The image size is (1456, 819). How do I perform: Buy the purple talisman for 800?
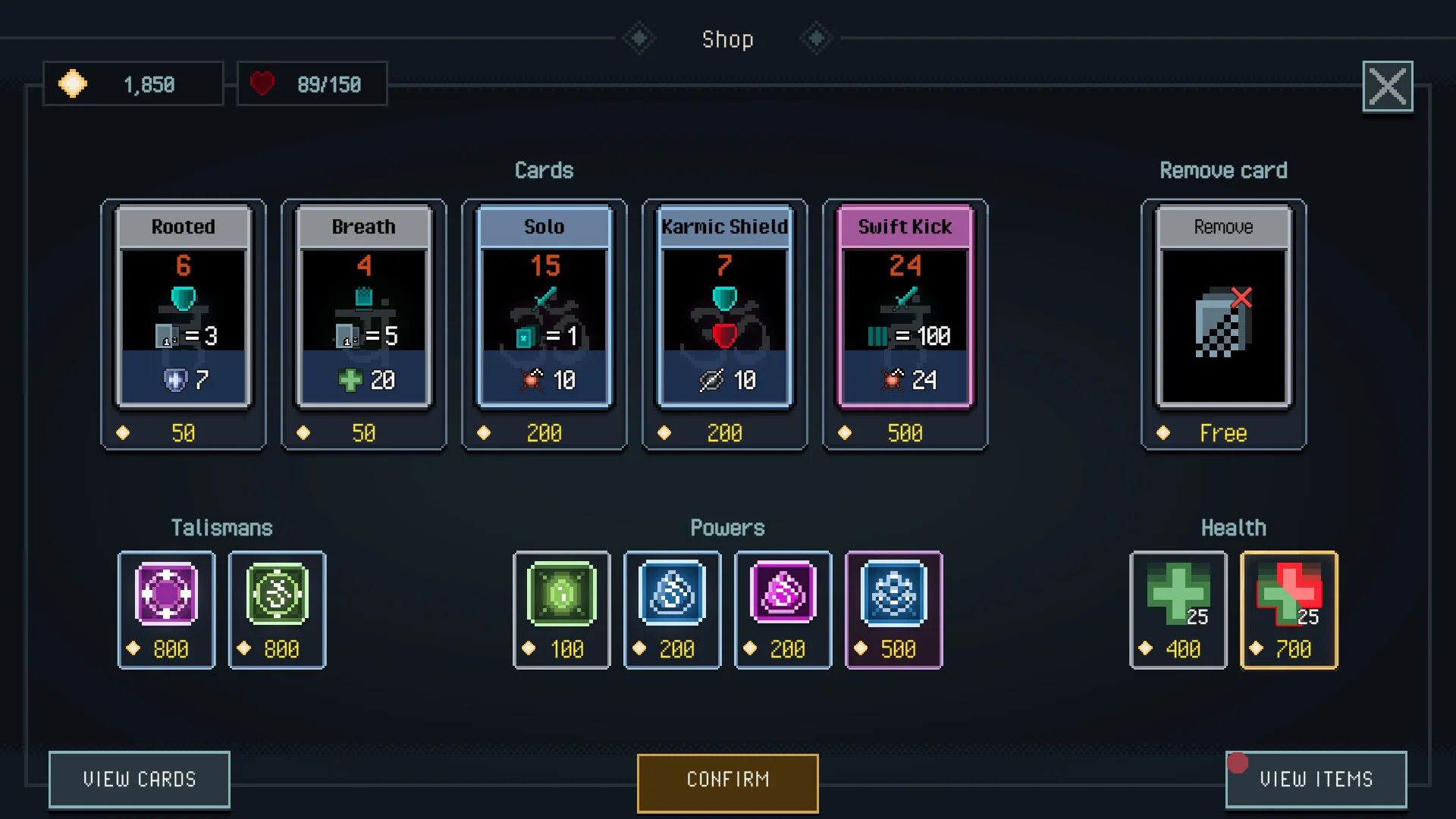click(x=167, y=609)
